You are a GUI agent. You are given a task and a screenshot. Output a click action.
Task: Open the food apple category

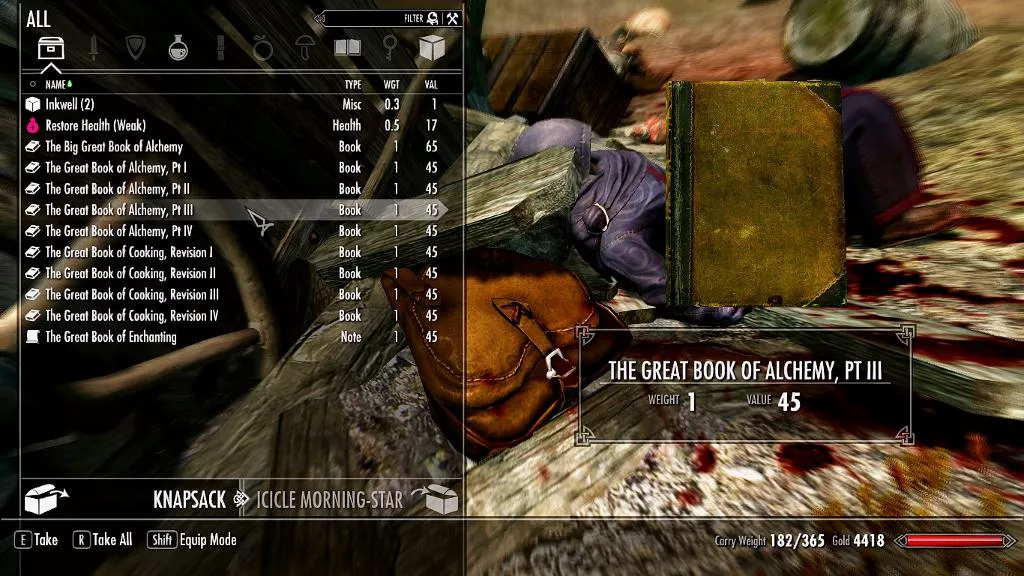pyautogui.click(x=262, y=47)
